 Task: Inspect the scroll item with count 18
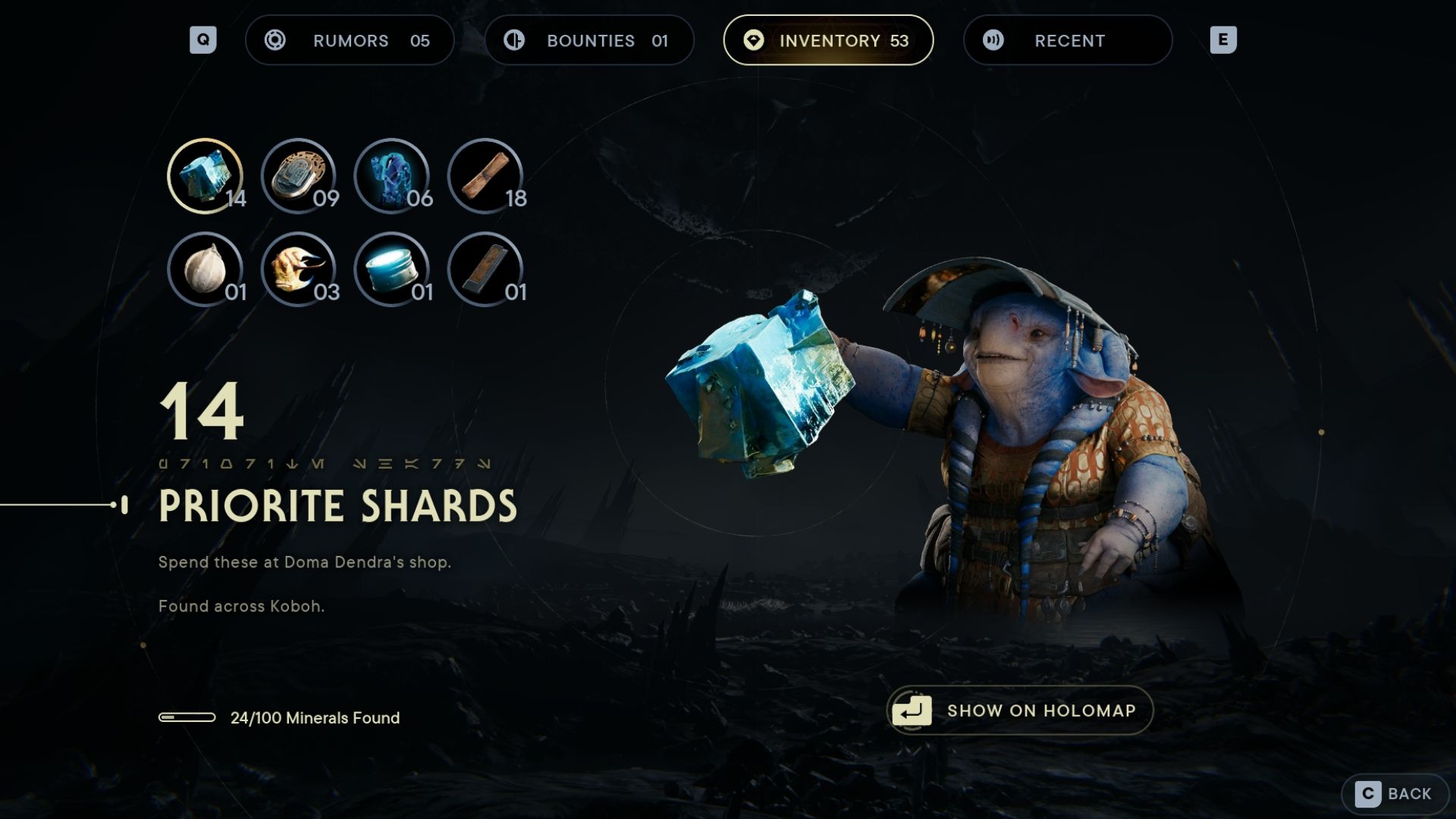tap(485, 176)
